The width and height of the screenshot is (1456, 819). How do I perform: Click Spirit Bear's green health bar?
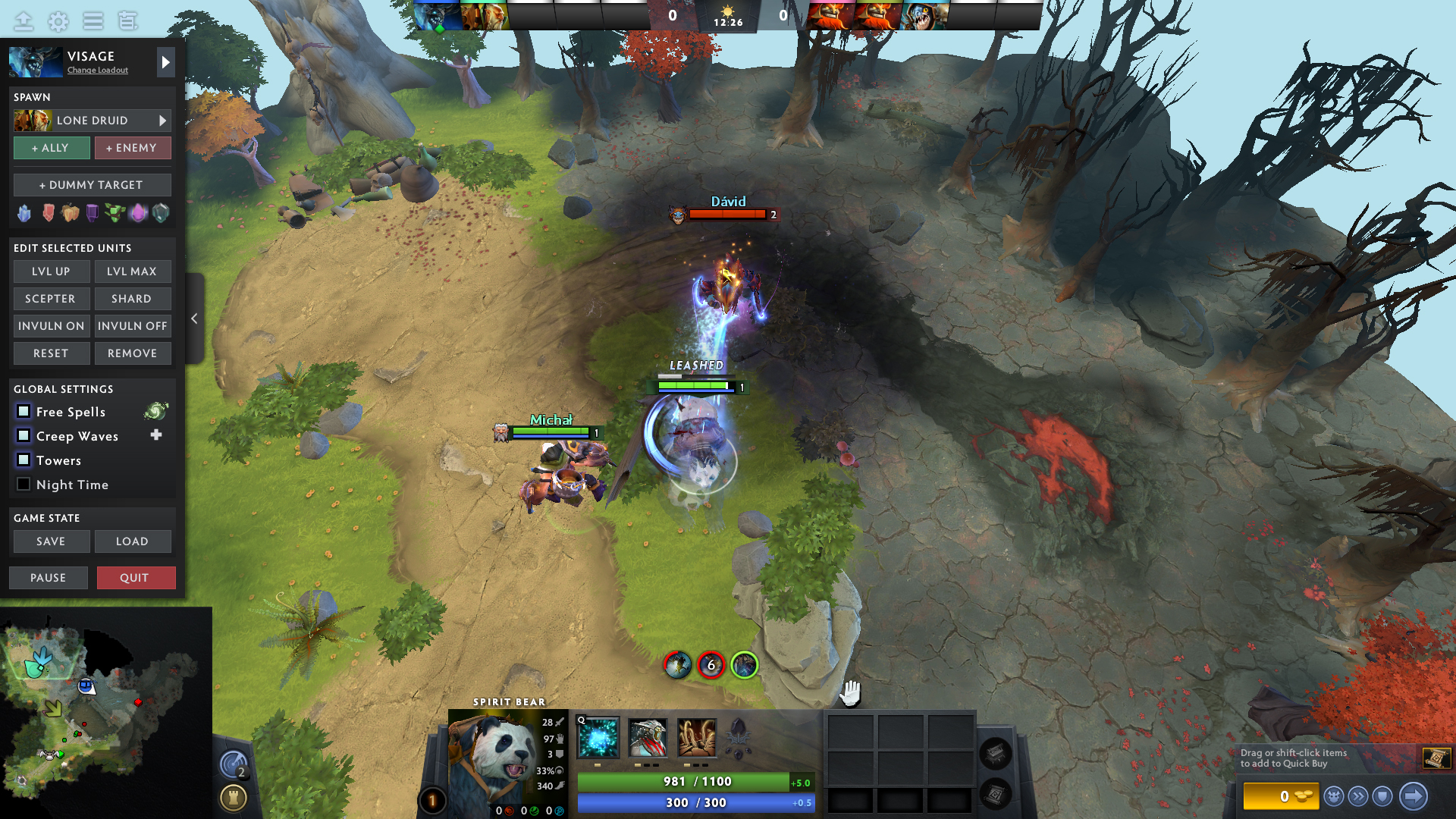click(695, 781)
